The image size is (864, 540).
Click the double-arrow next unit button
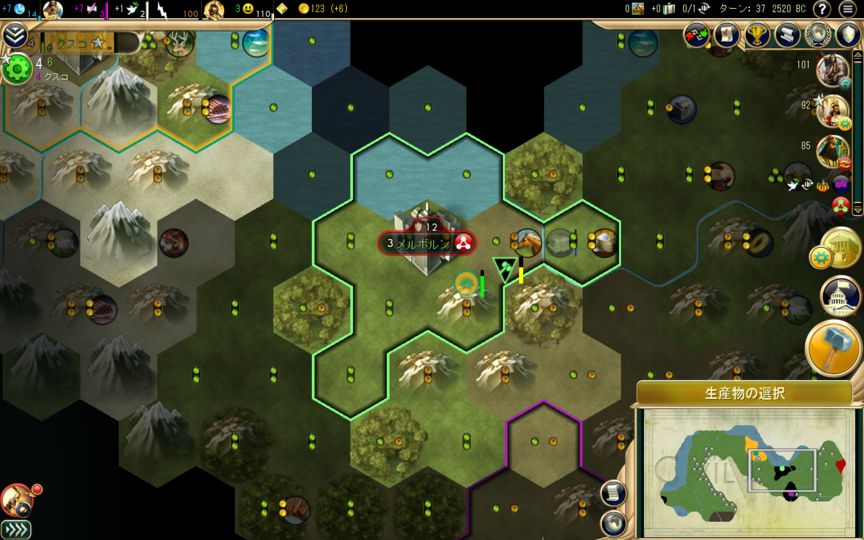(16, 529)
